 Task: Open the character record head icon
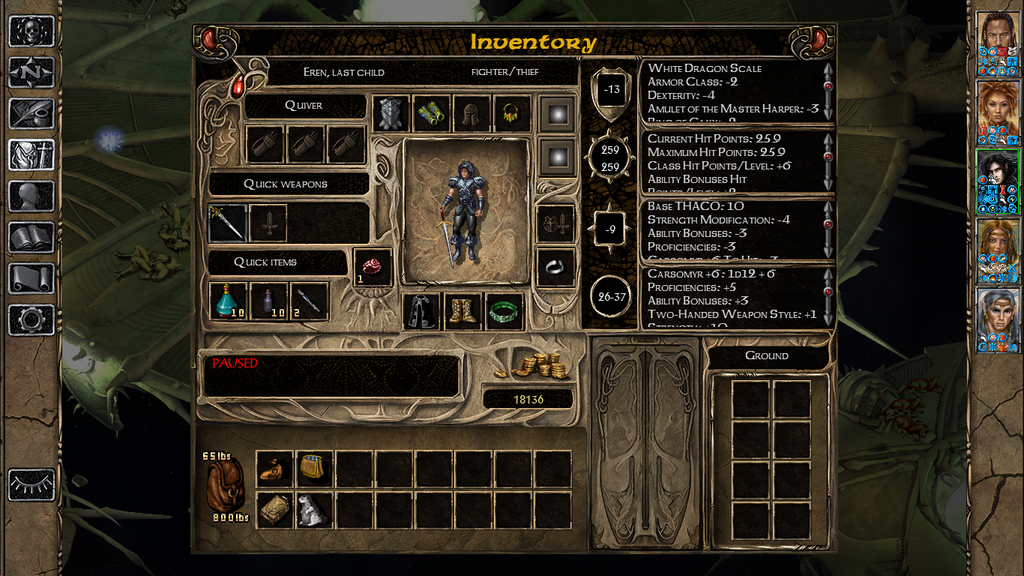point(31,195)
